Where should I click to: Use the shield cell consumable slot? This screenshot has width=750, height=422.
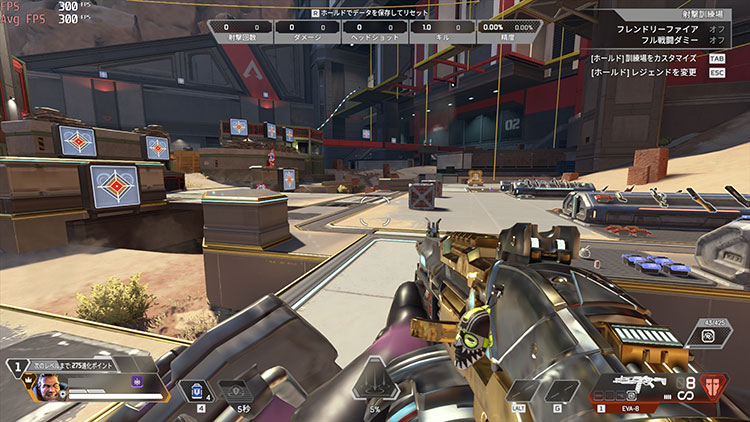coord(198,388)
